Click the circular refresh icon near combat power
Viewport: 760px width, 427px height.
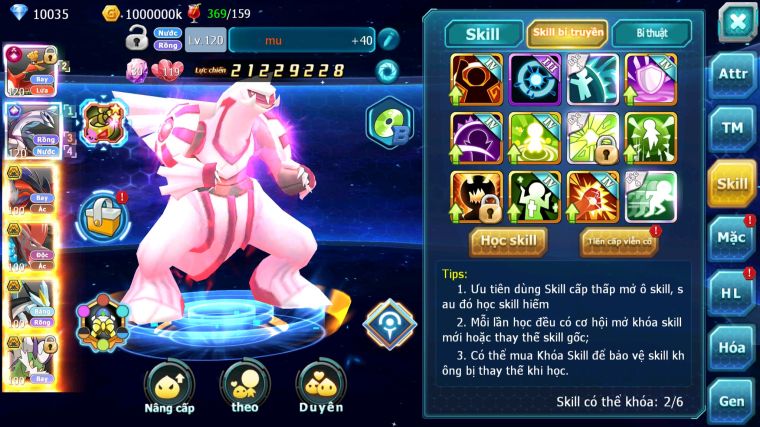[385, 71]
